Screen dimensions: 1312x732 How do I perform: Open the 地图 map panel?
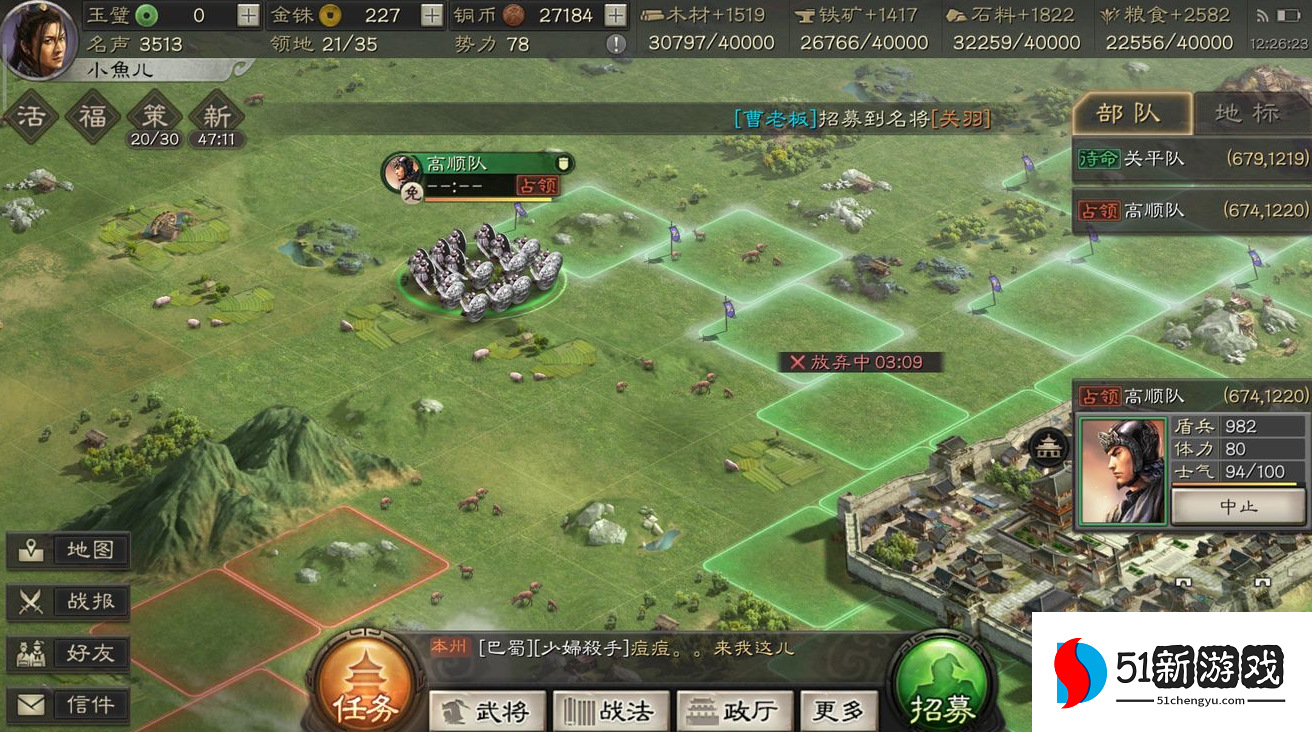point(68,549)
